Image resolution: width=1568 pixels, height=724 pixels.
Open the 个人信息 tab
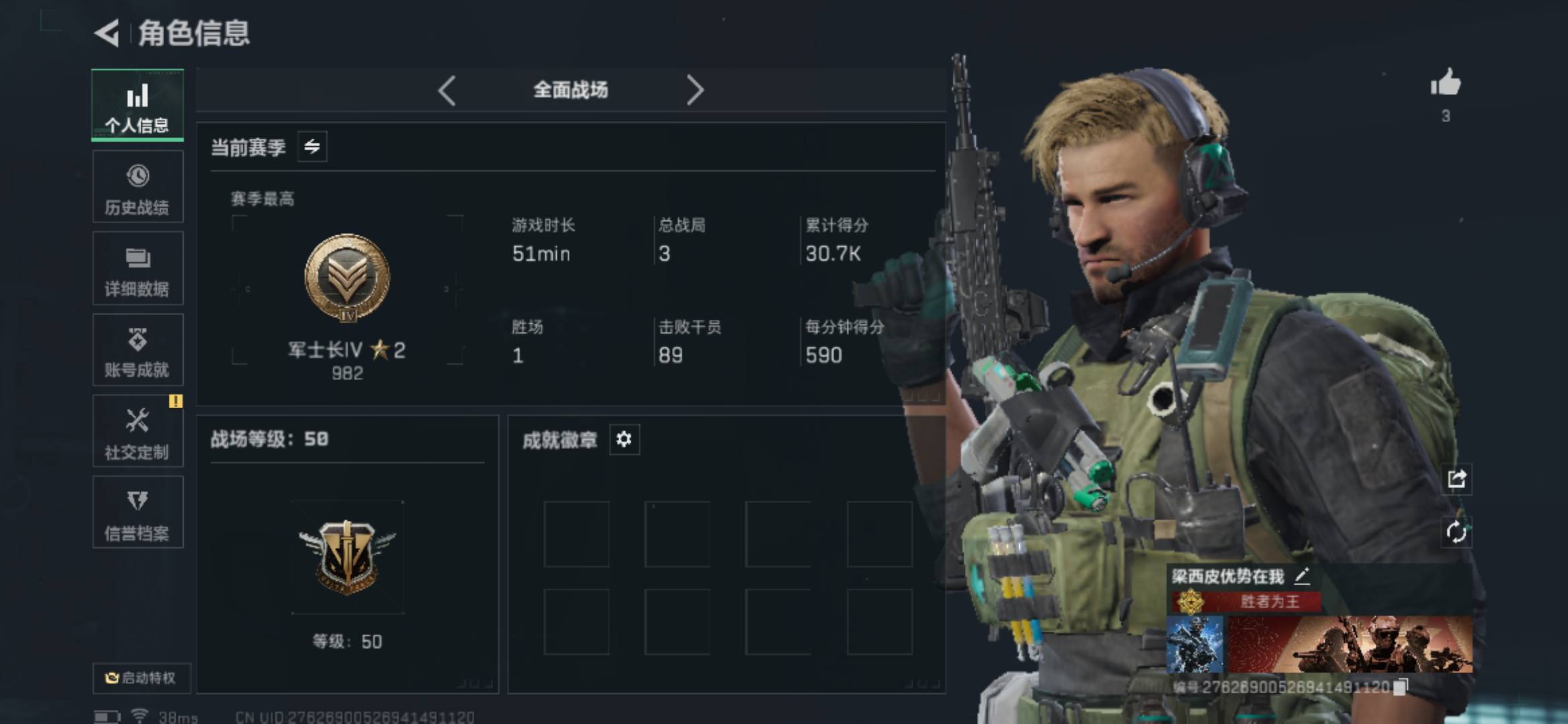click(137, 105)
